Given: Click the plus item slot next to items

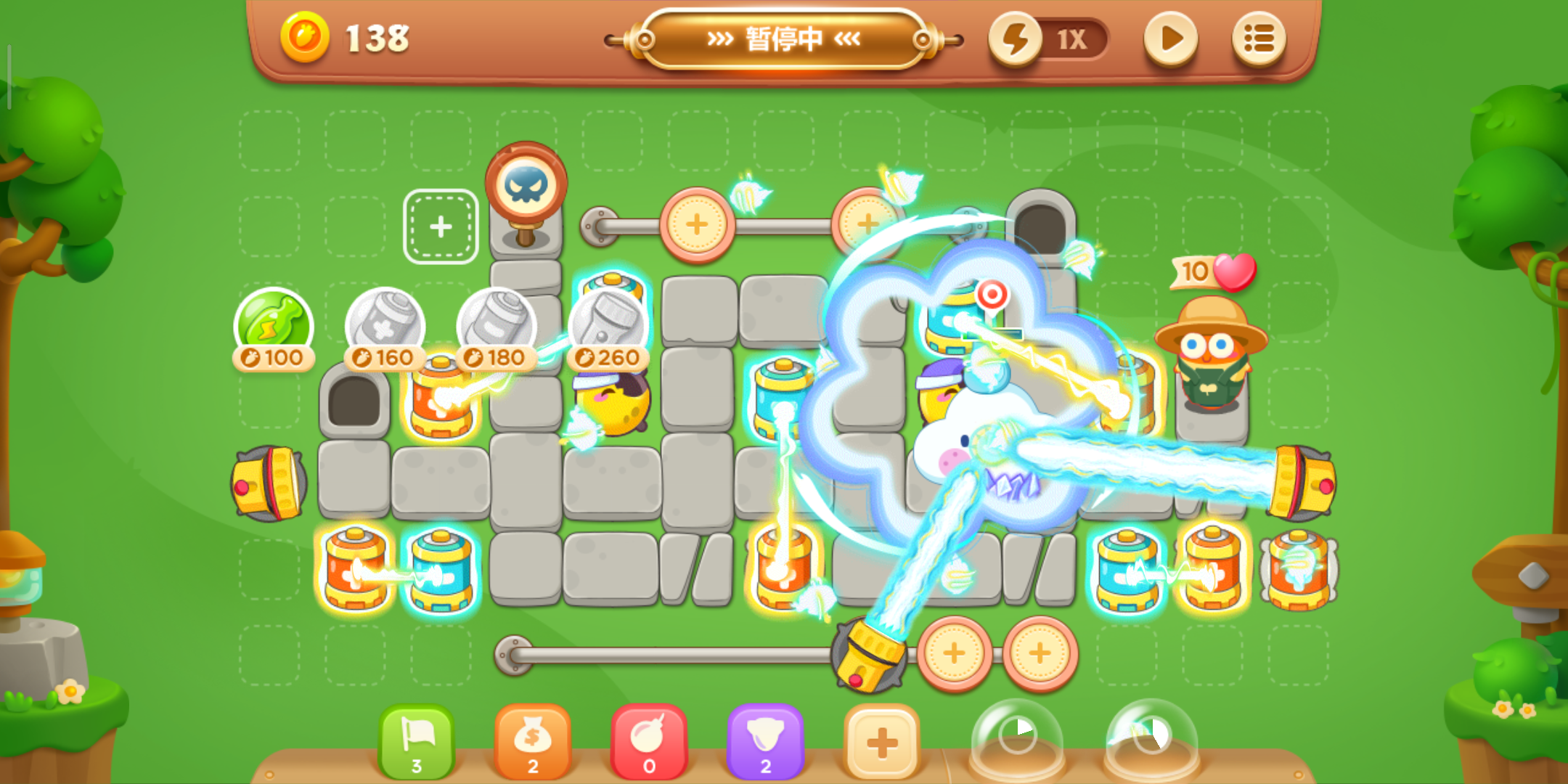Looking at the screenshot, I should [882, 740].
